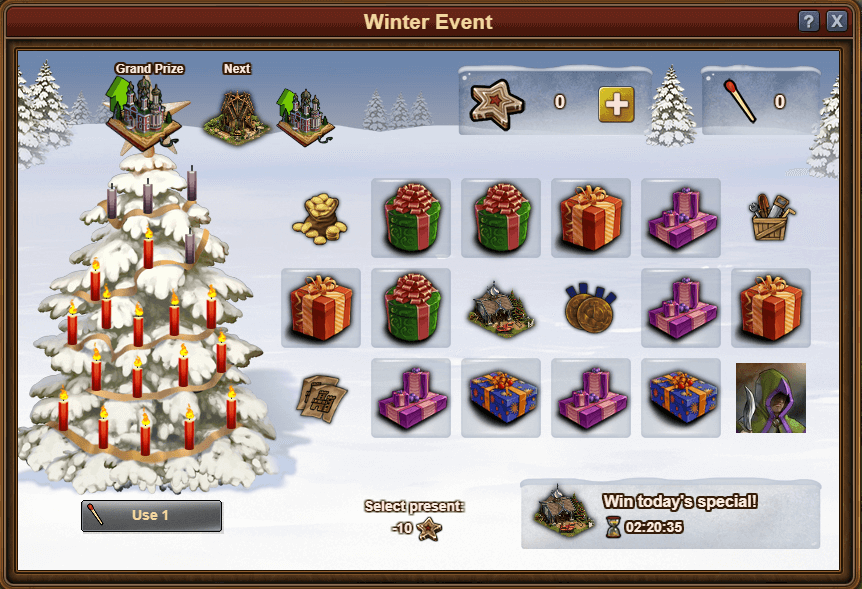This screenshot has height=589, width=862.
Task: Select the small house building prize in the grid
Action: point(500,308)
